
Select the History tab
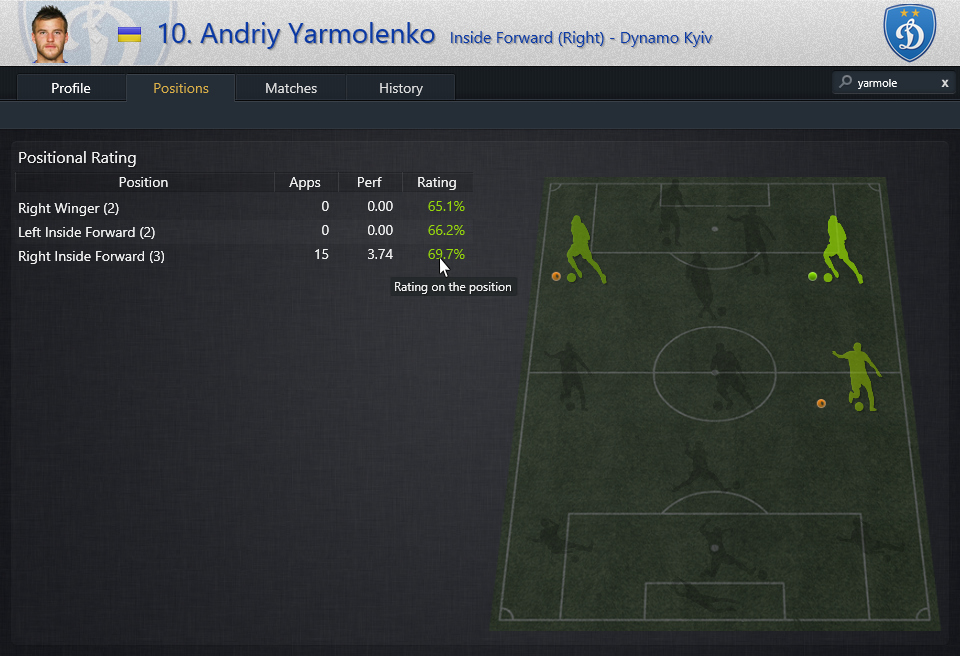[401, 88]
